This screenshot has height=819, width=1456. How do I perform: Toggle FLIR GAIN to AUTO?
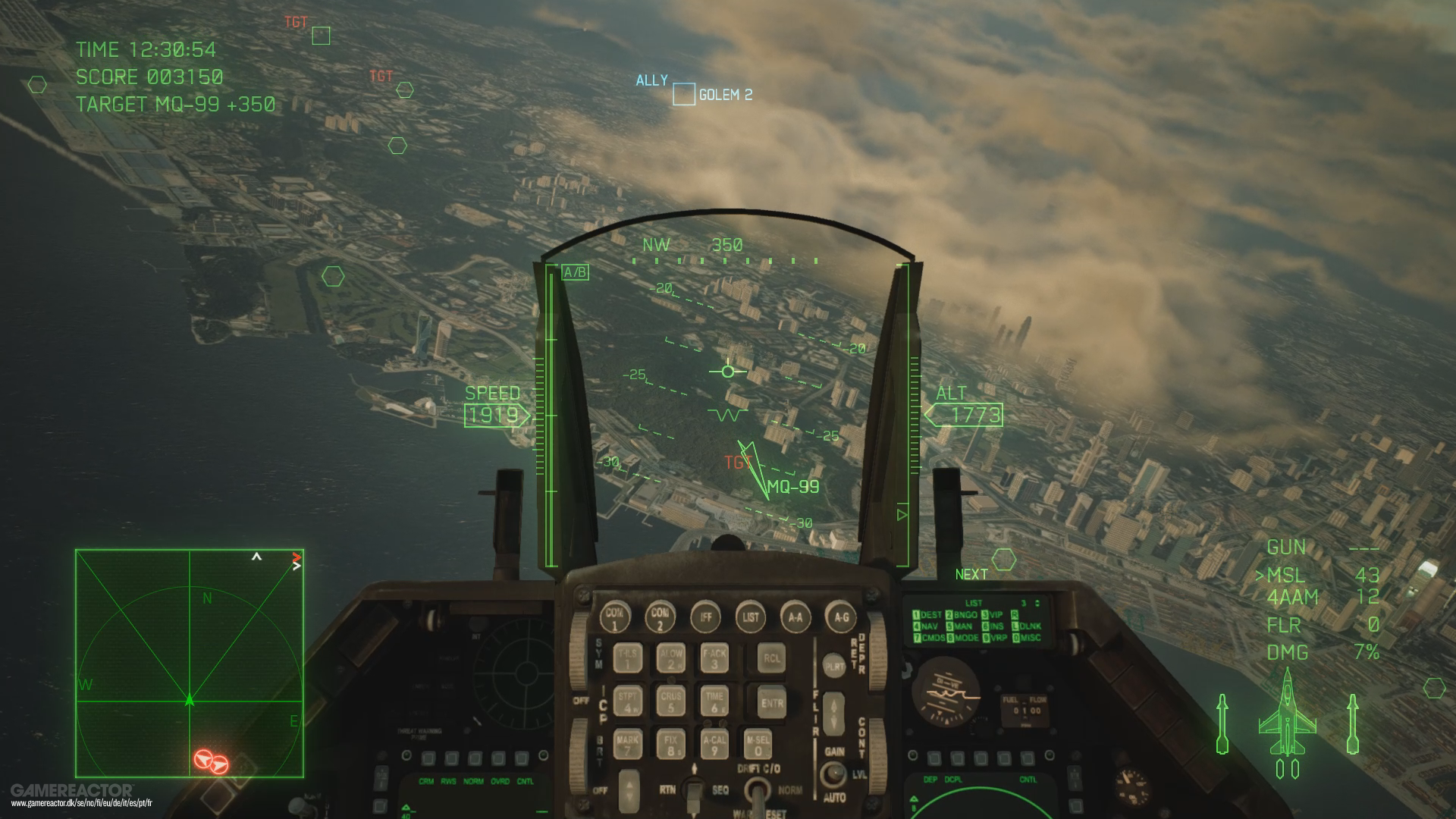(835, 772)
